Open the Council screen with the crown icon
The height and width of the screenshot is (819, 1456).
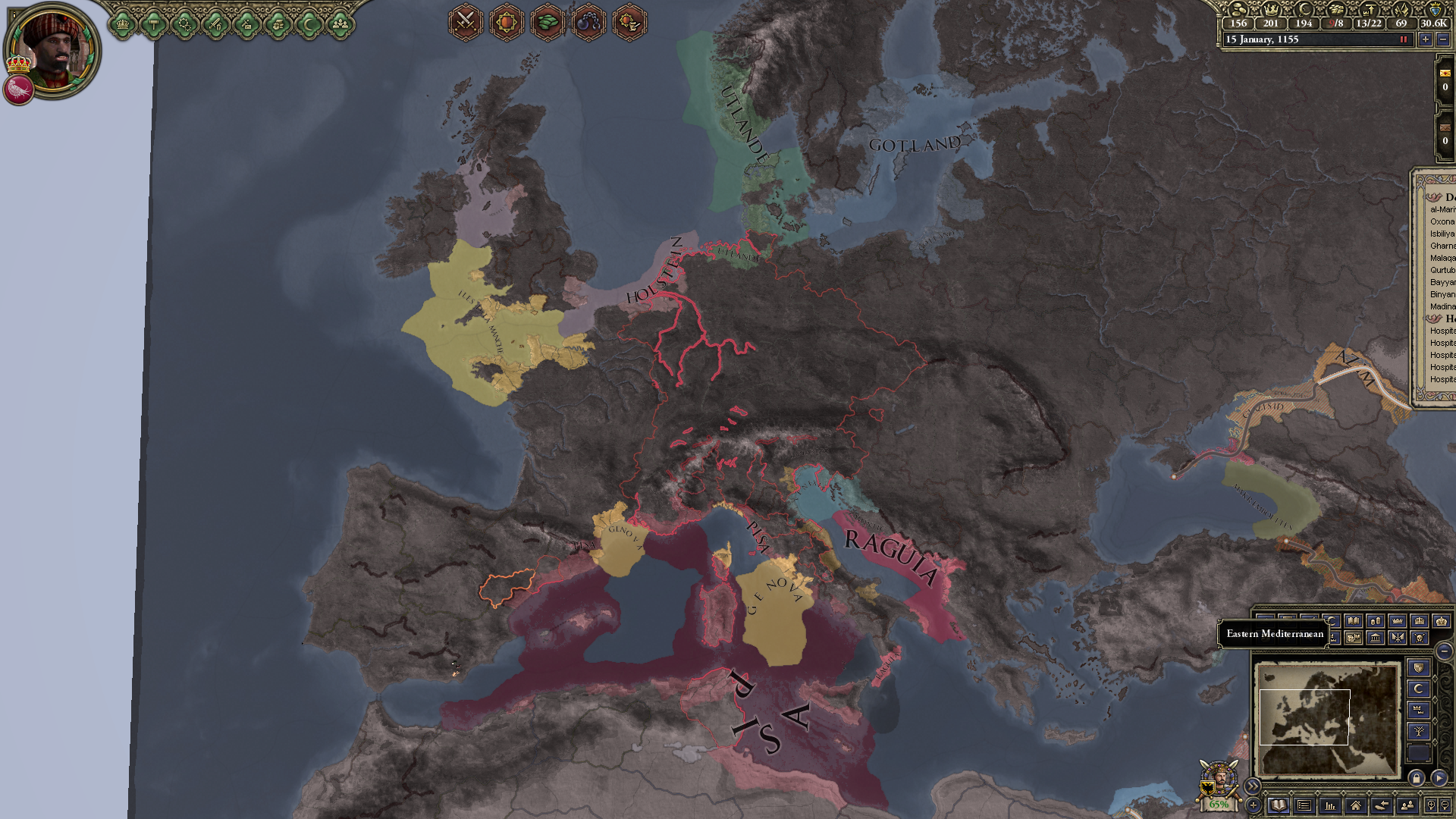123,24
